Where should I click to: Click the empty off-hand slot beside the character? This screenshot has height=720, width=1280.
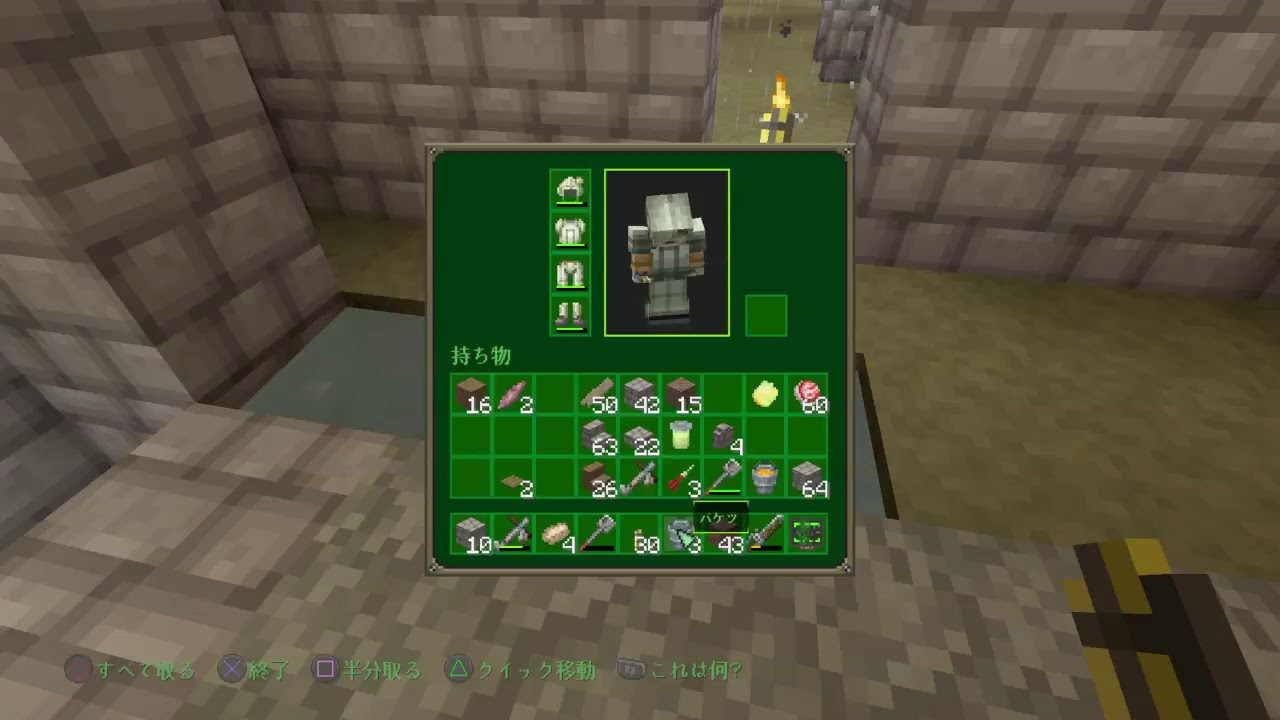(766, 315)
